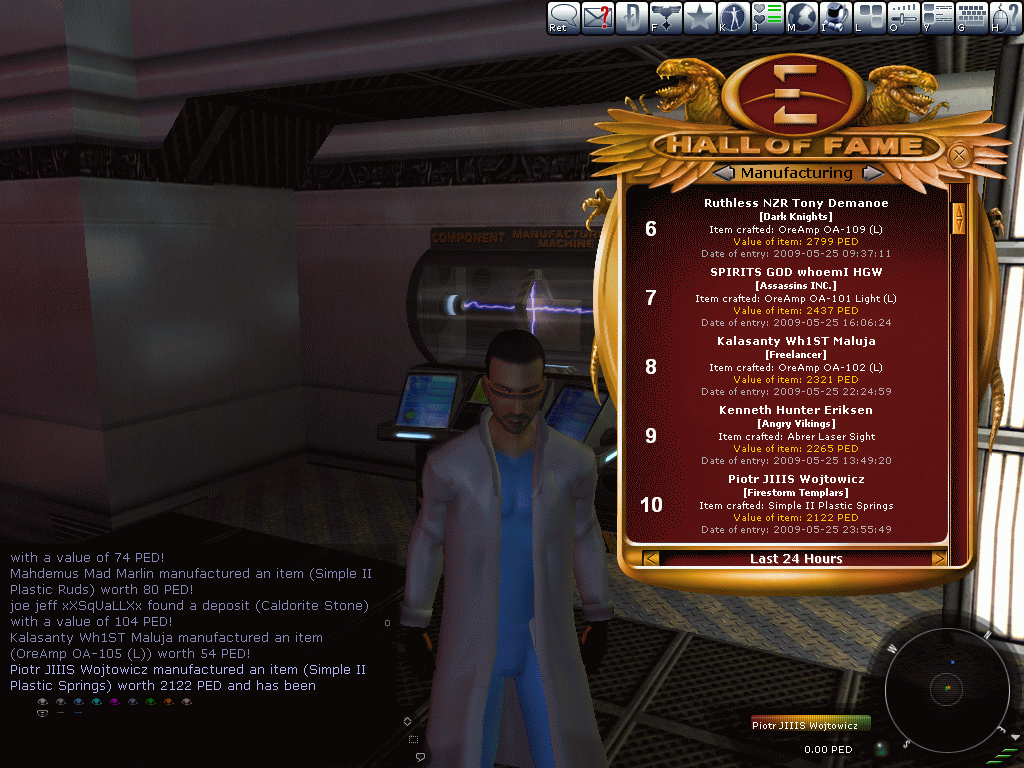Show the next time period after Last 24 Hours
1024x768 pixels.
pos(939,558)
